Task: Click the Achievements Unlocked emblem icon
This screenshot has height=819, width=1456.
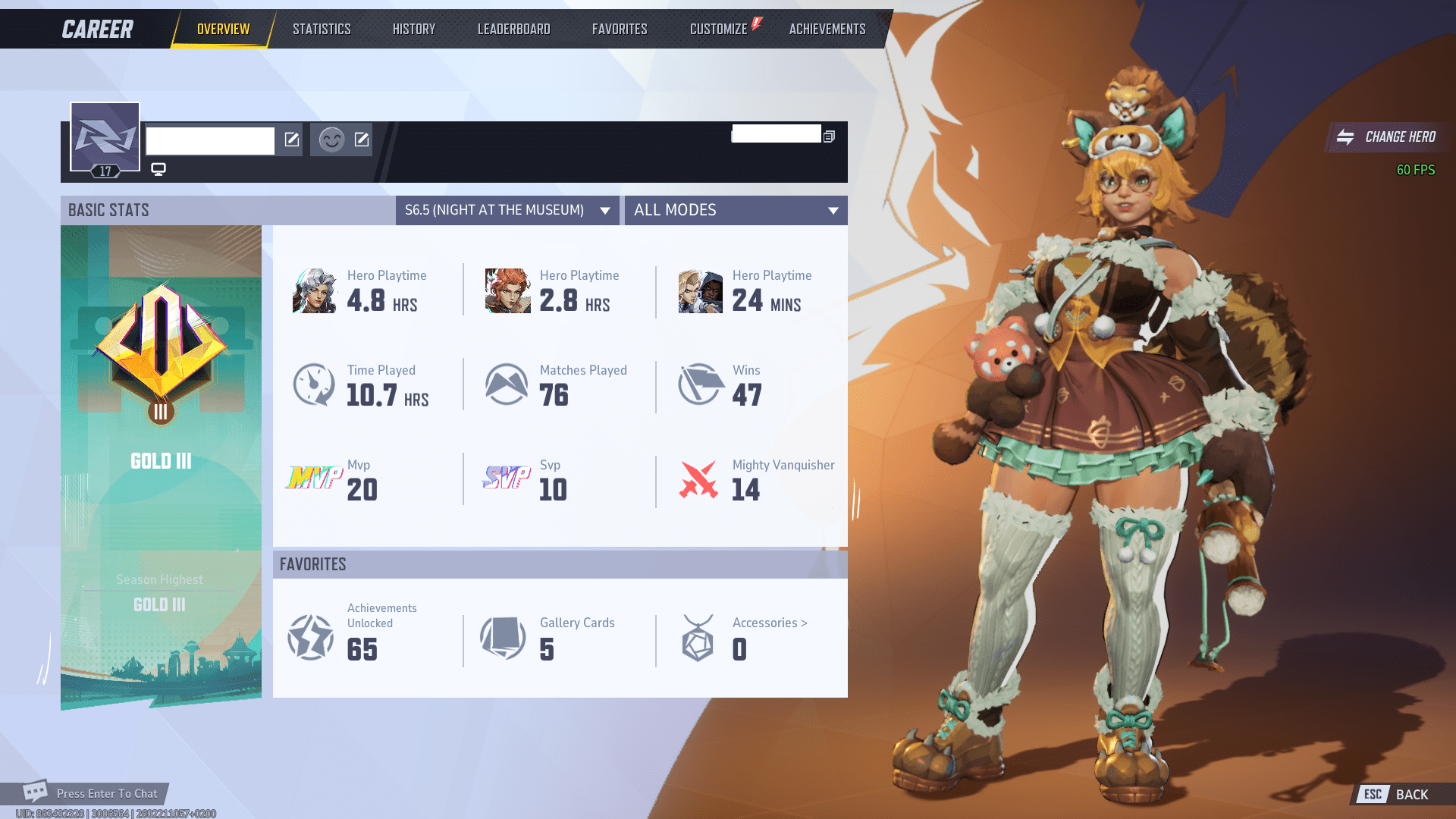Action: click(x=310, y=638)
